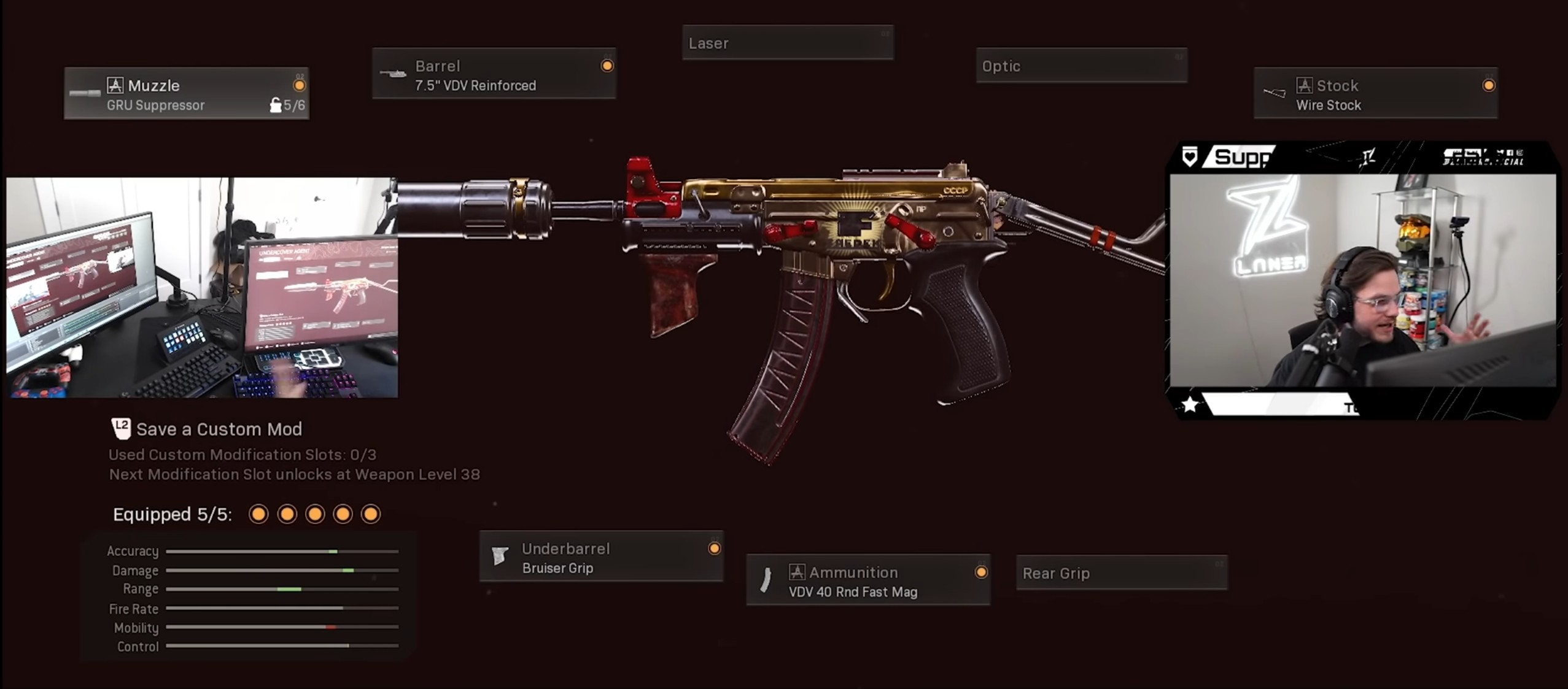Viewport: 1568px width, 689px height.
Task: Select the Barrel 7.5" VDV Reinforced slot
Action: tap(494, 74)
